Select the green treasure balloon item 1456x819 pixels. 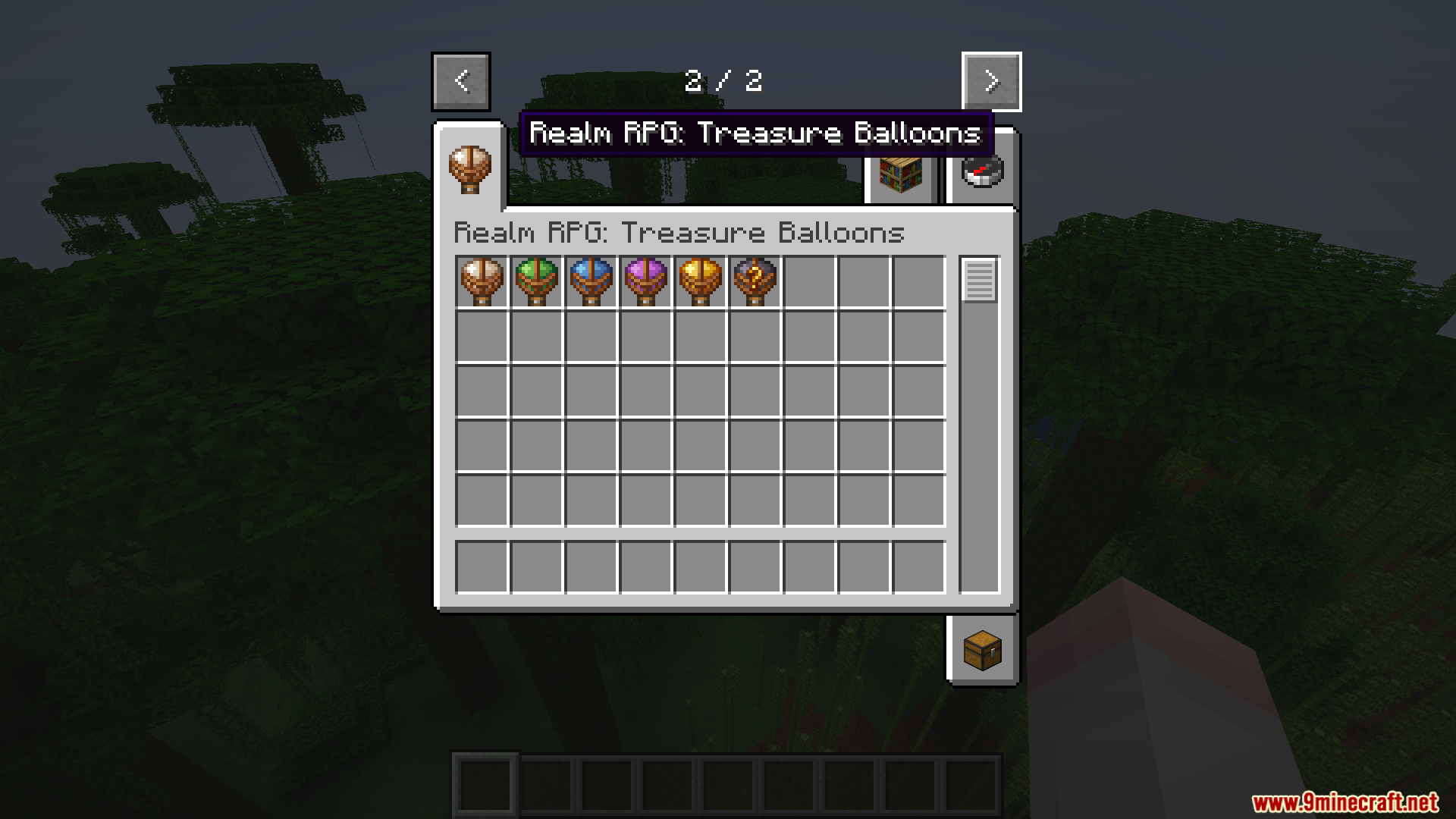tap(537, 281)
